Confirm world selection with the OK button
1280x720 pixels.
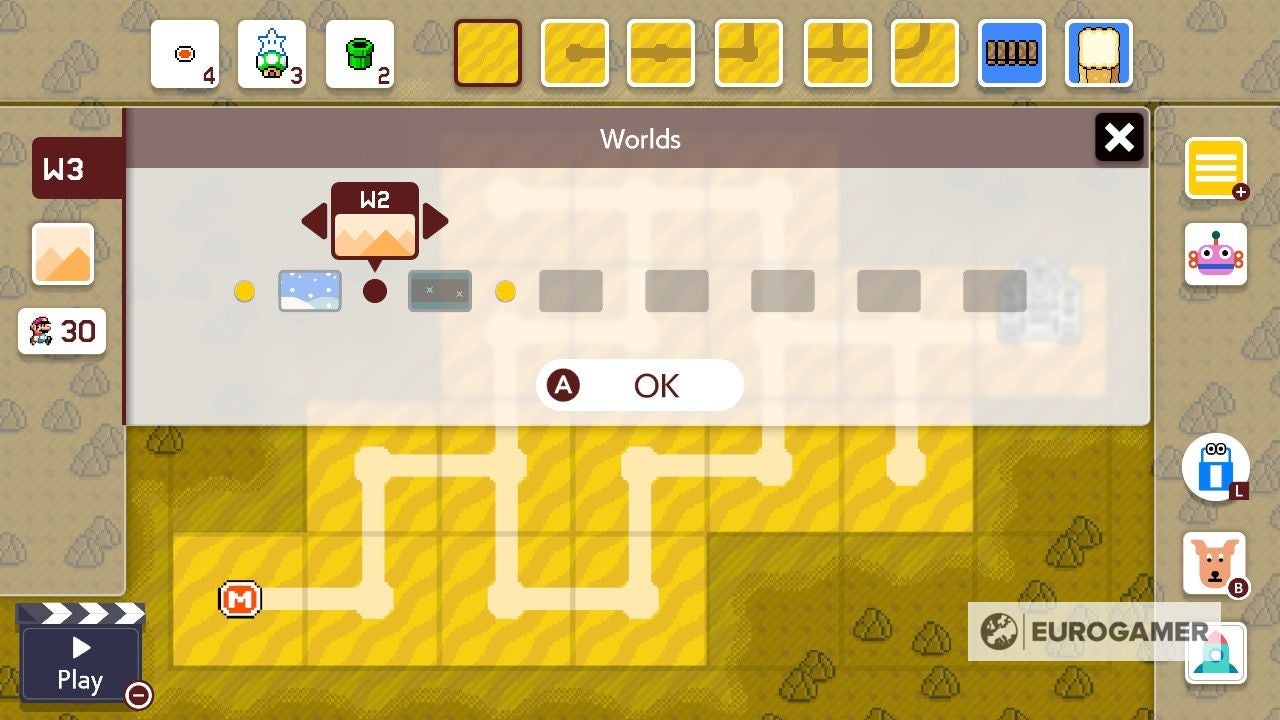(640, 385)
